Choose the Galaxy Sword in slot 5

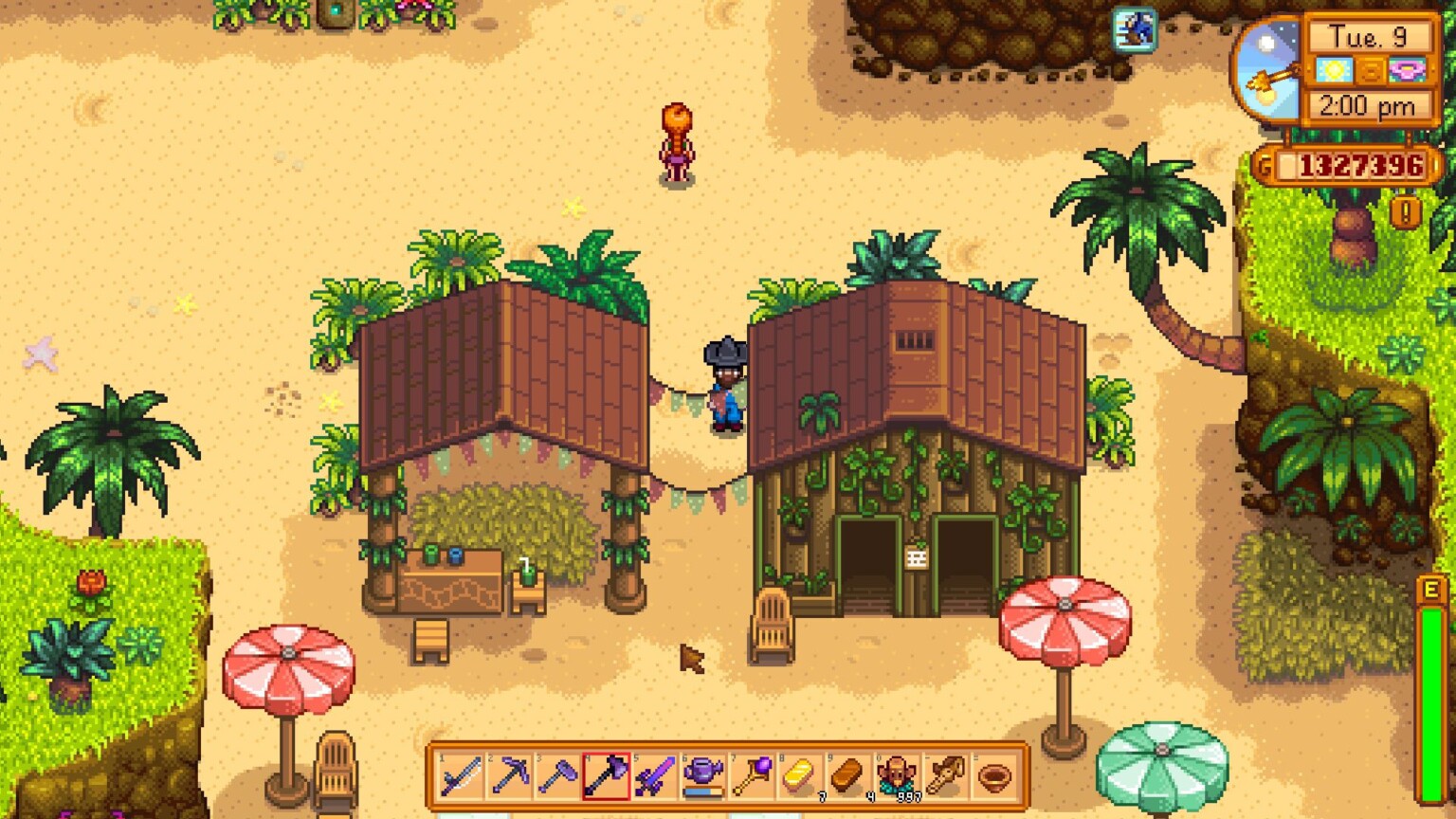tap(654, 775)
